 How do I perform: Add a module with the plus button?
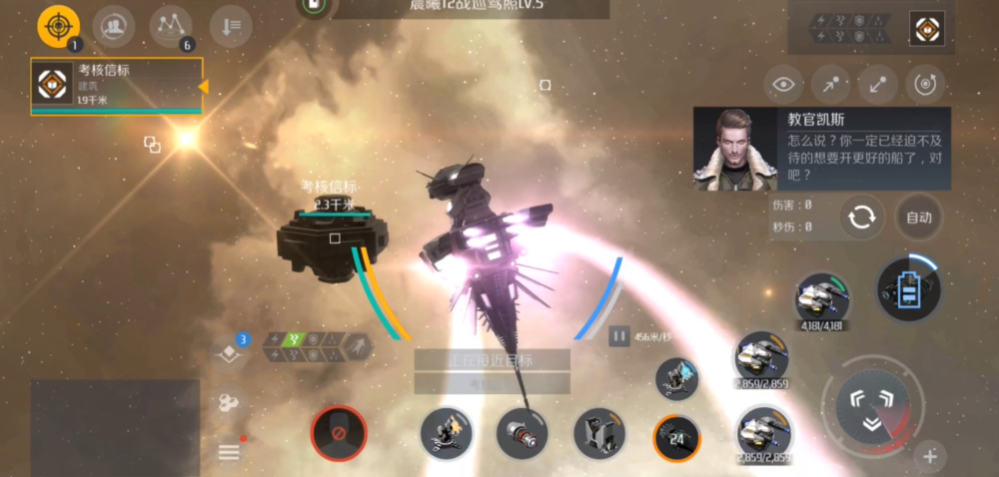point(929,457)
